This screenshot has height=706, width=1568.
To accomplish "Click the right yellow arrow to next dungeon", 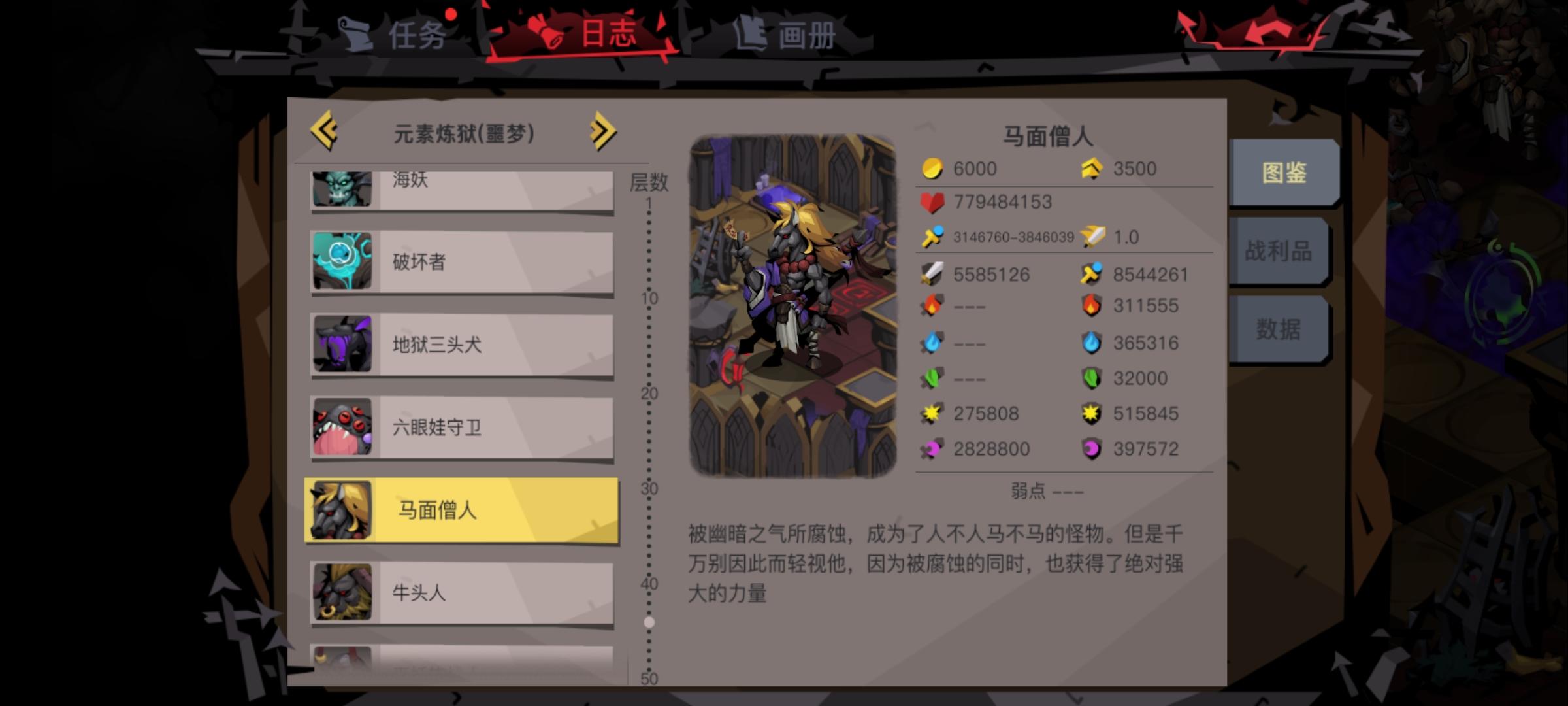I will [602, 131].
